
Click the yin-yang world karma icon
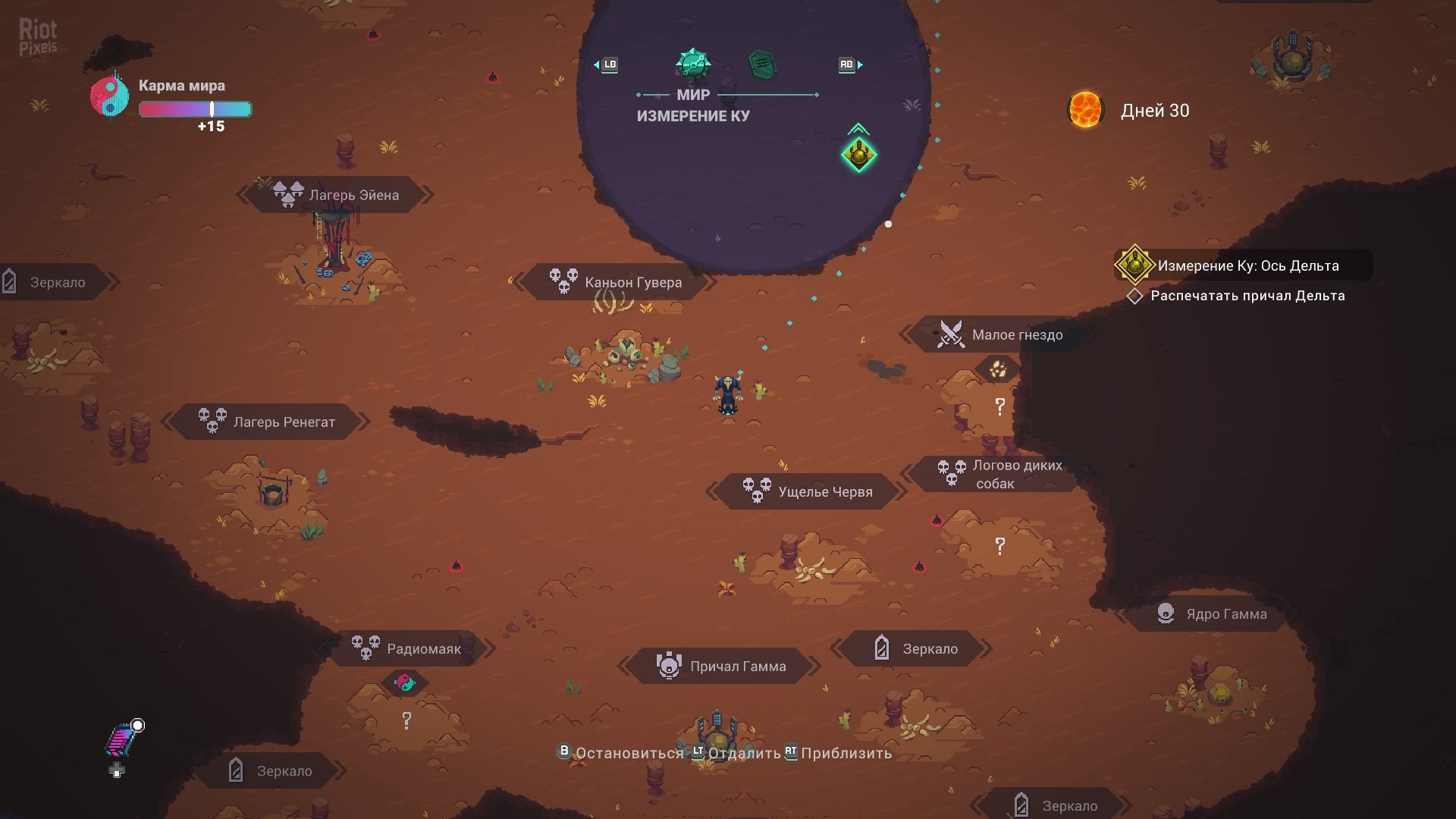pos(110,96)
